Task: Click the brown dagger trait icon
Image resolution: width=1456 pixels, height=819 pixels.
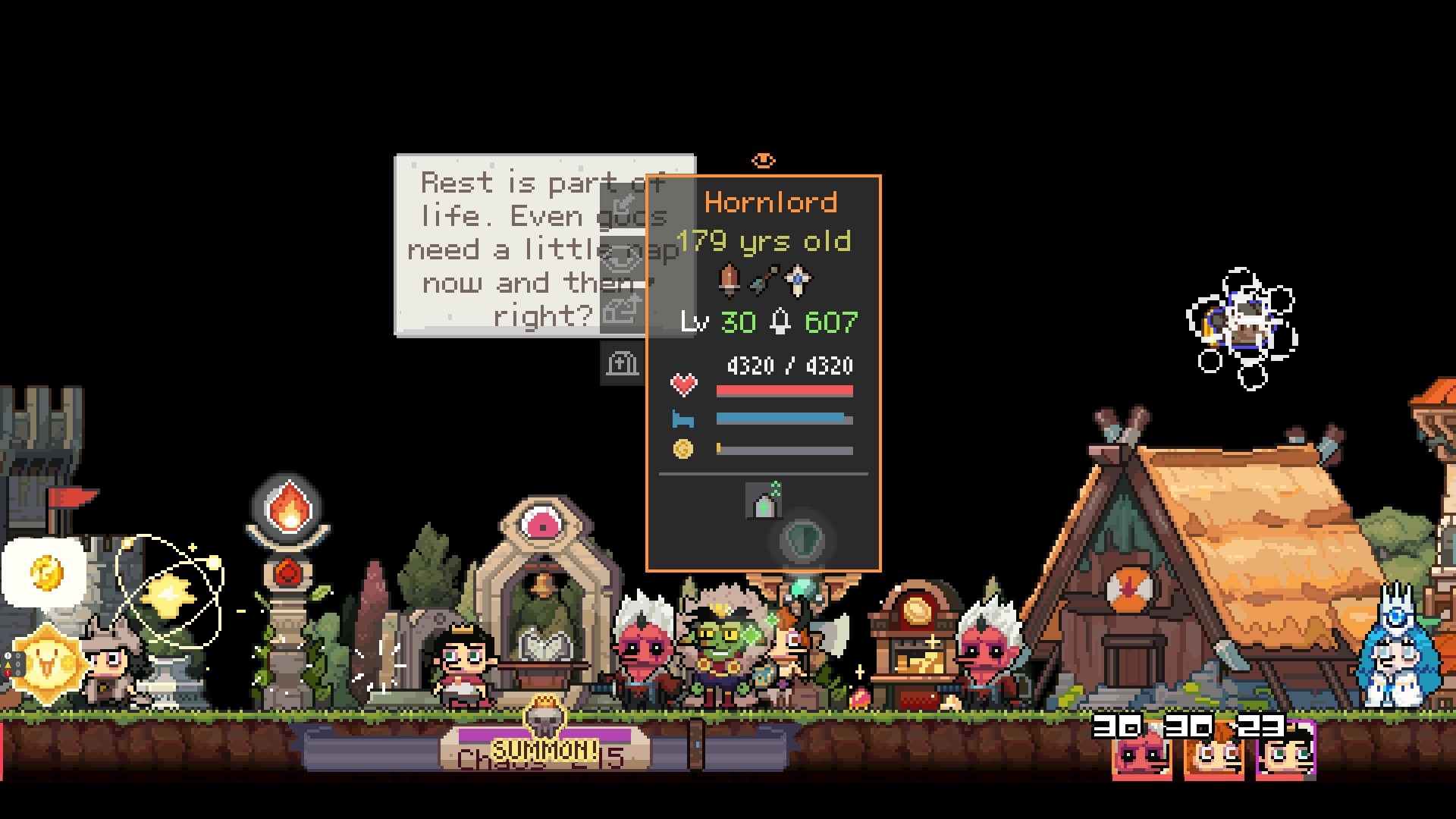Action: (730, 281)
